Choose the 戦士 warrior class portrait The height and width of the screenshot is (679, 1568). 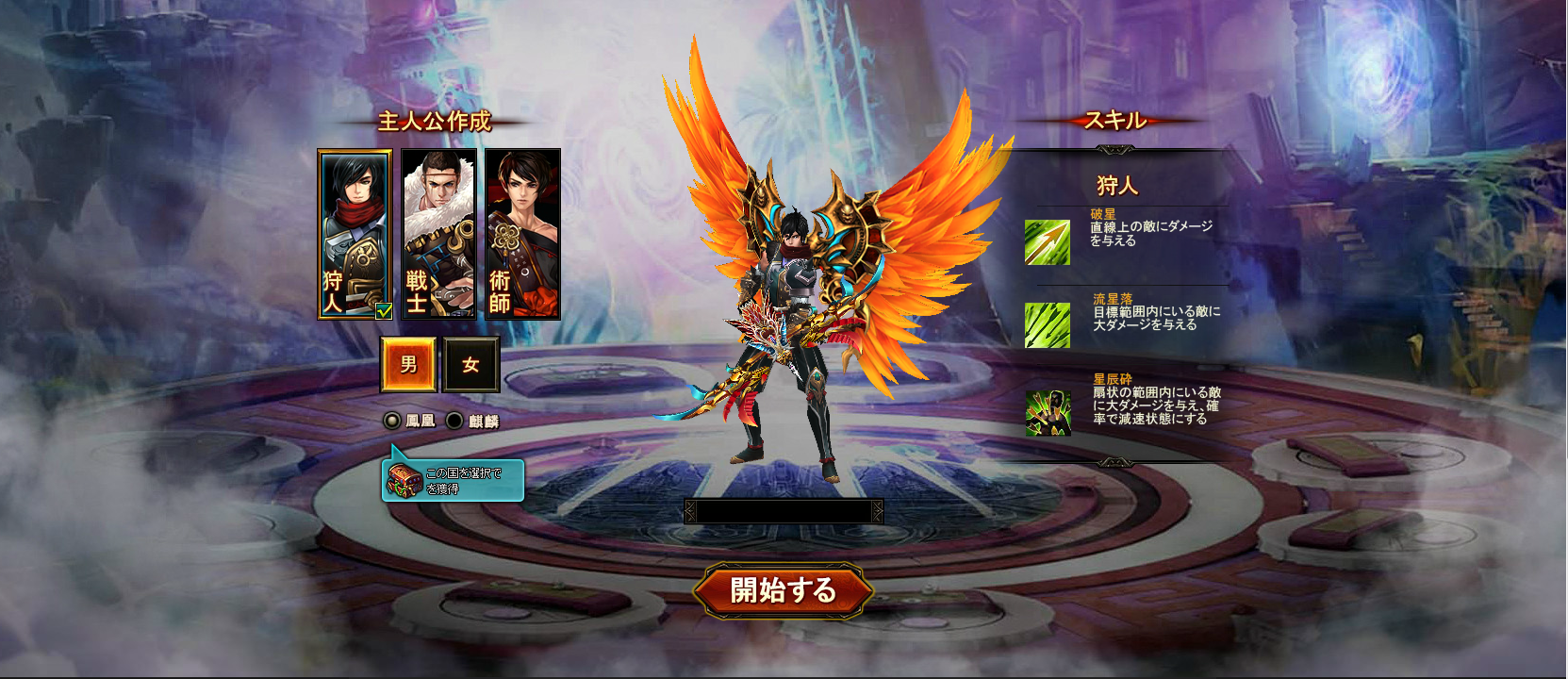438,234
